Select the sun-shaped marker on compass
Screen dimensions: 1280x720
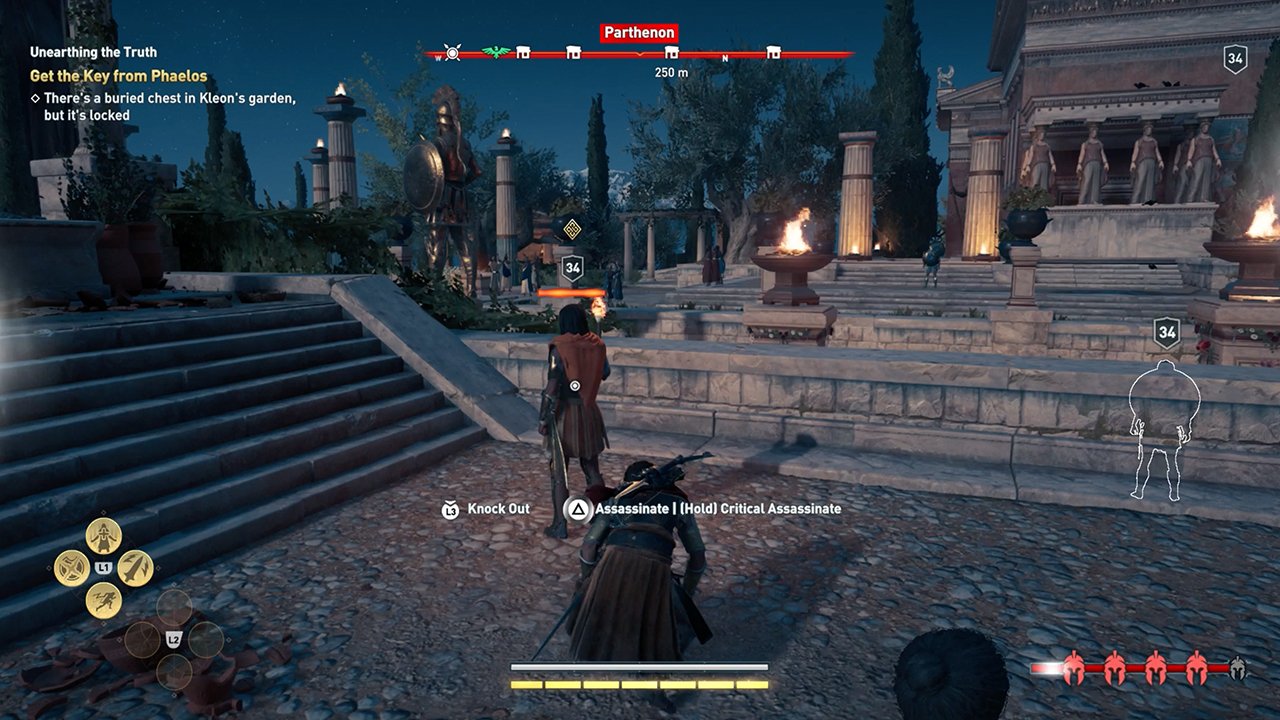[x=452, y=53]
